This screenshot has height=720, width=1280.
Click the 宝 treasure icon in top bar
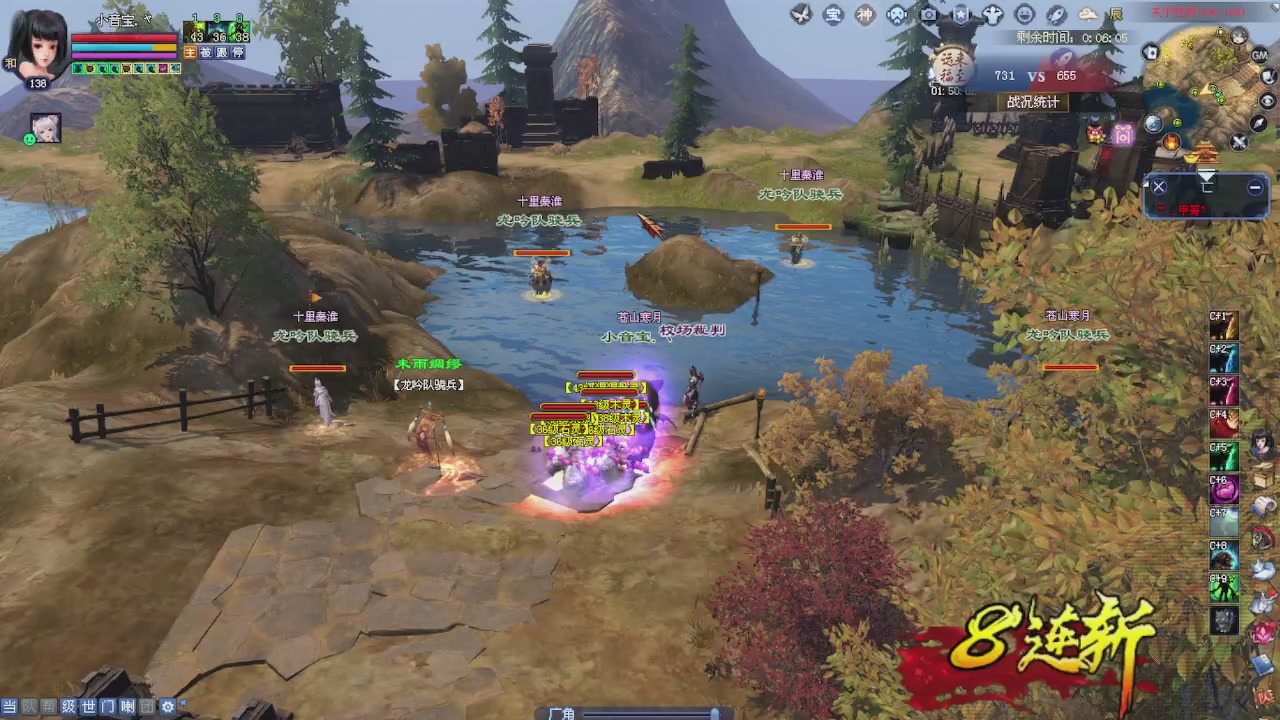click(833, 14)
